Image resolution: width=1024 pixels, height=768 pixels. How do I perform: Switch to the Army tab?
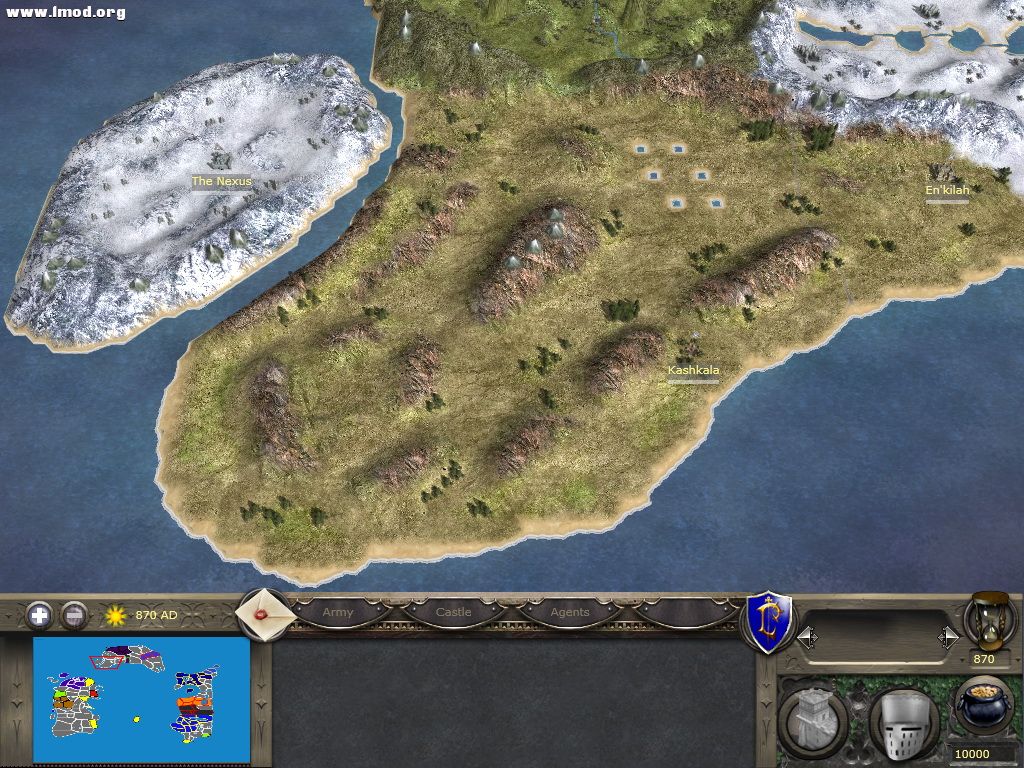click(x=338, y=612)
